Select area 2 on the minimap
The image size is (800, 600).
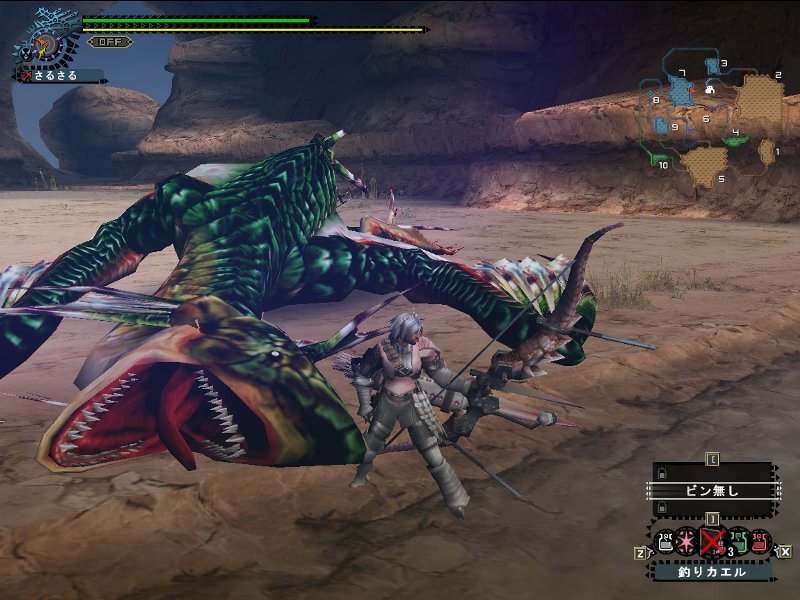tap(760, 97)
